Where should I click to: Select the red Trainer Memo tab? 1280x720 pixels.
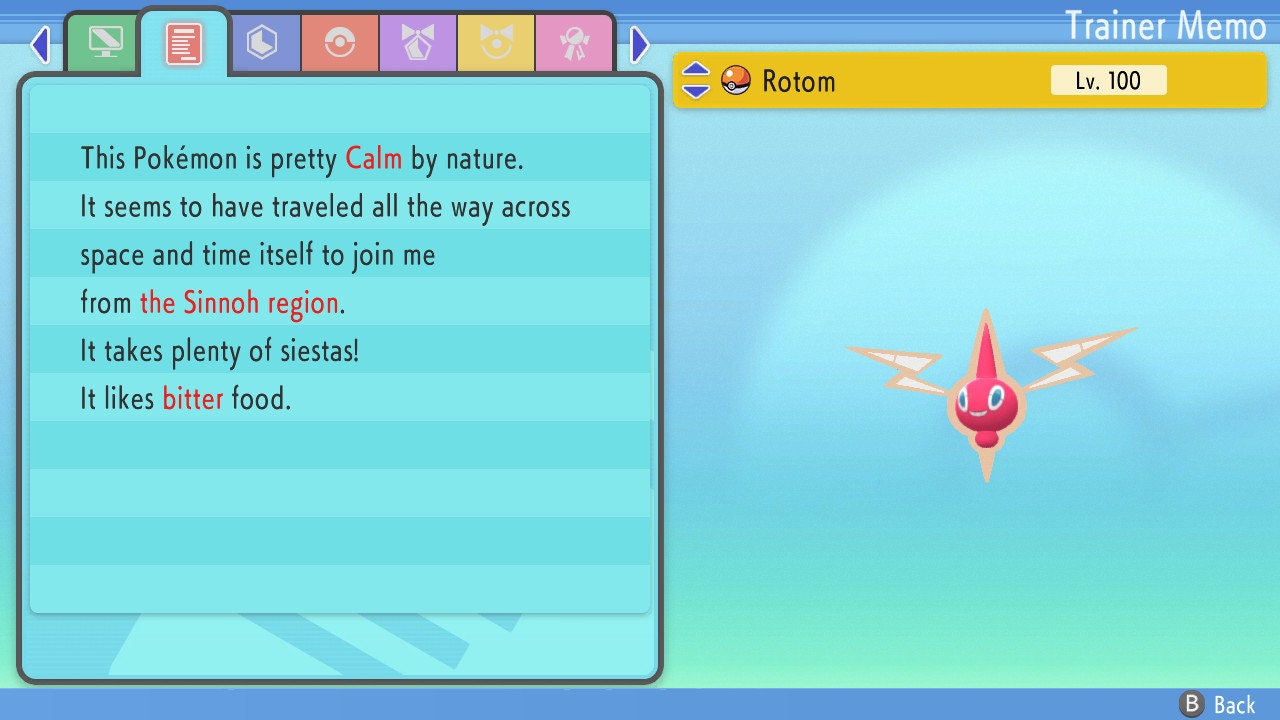point(184,44)
